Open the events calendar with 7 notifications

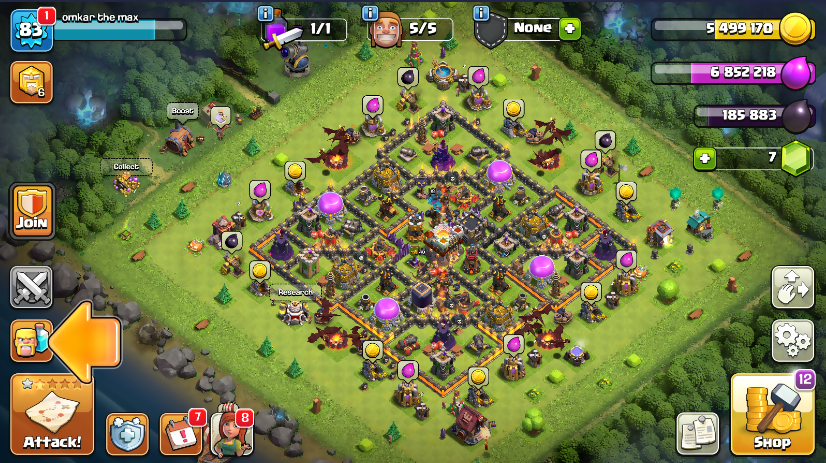180,433
